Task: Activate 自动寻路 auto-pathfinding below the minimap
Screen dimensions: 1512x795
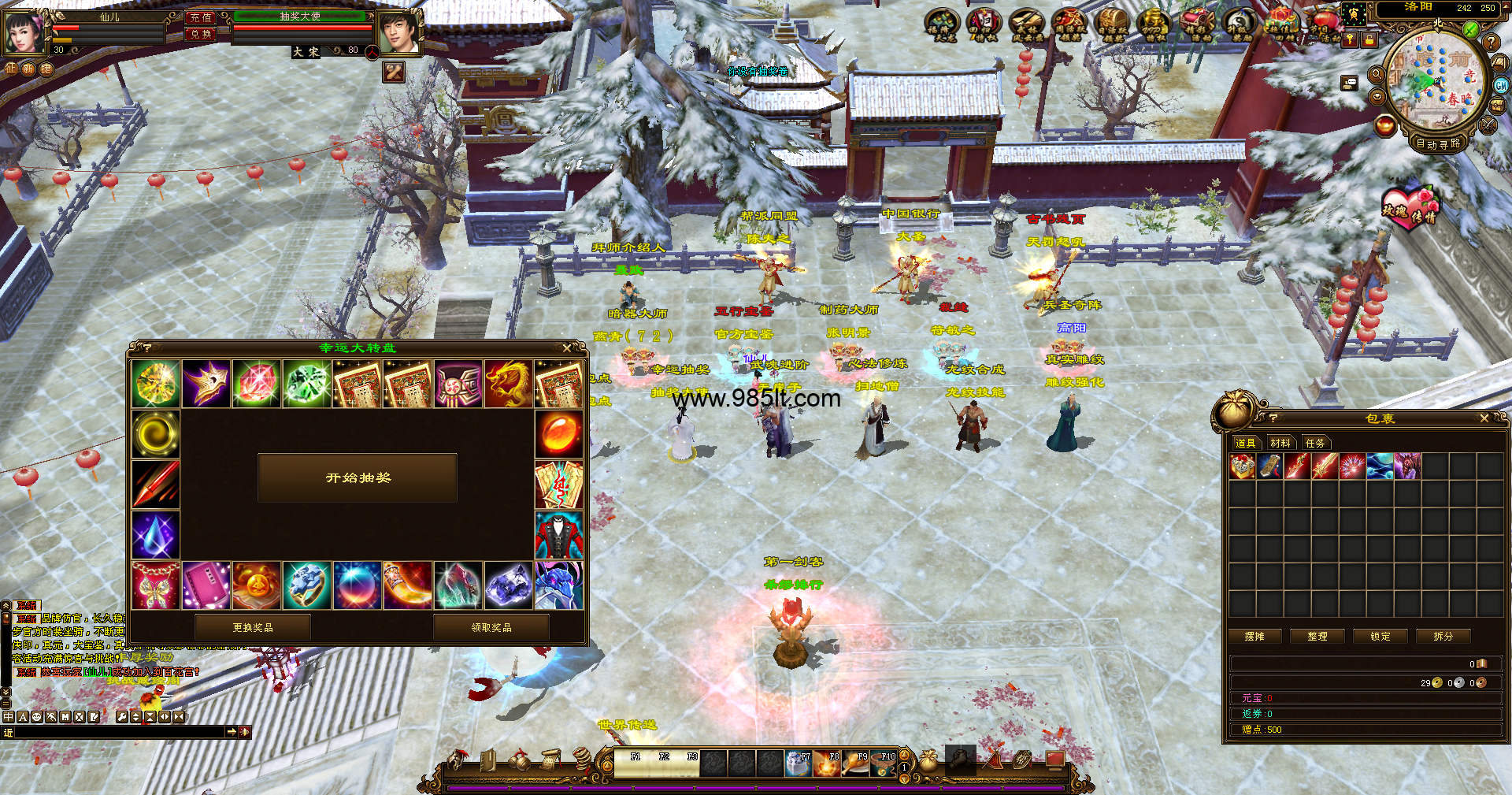Action: pos(1438,143)
